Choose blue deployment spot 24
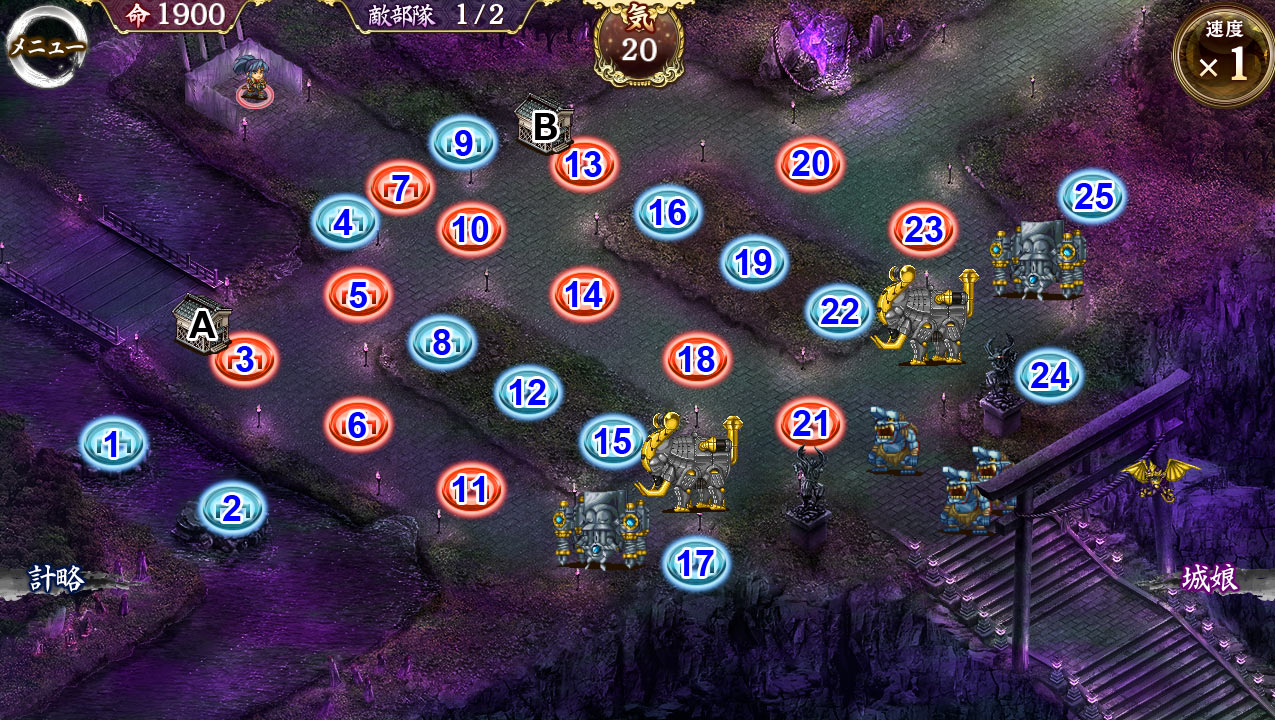Screen dimensions: 1275x720 coord(1050,376)
